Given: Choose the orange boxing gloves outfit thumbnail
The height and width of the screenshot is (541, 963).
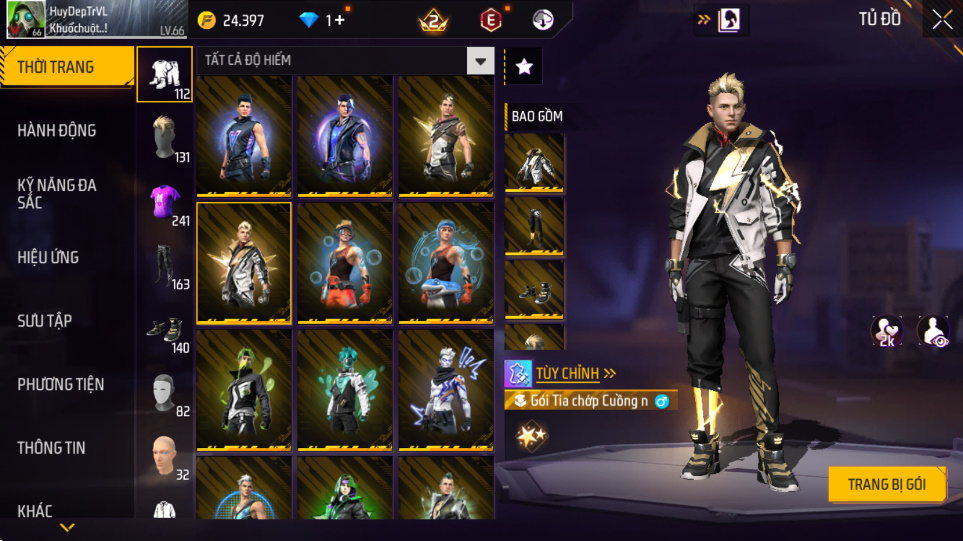Looking at the screenshot, I should coord(345,264).
